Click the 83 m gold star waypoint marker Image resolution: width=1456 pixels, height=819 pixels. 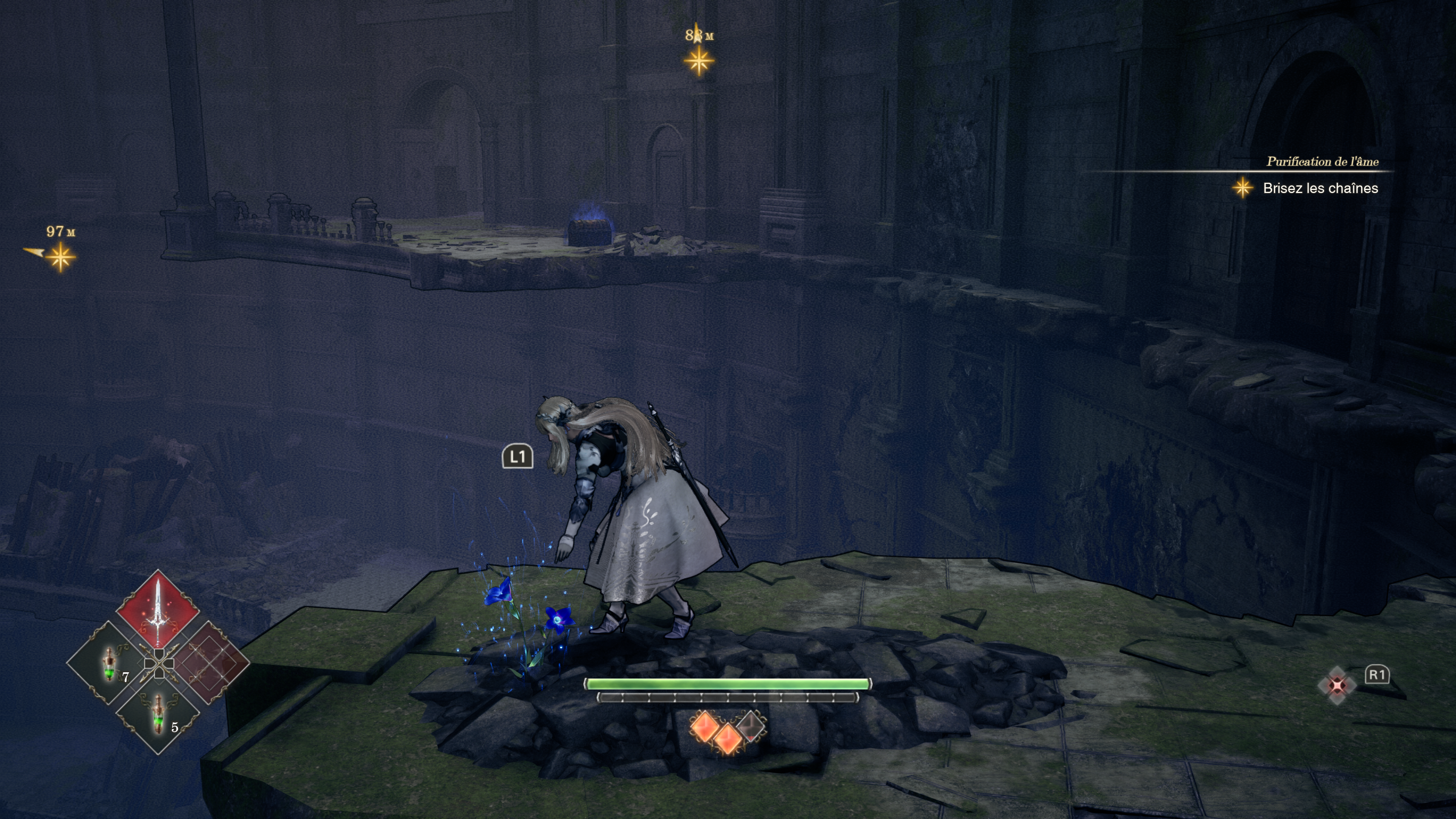pos(699,61)
